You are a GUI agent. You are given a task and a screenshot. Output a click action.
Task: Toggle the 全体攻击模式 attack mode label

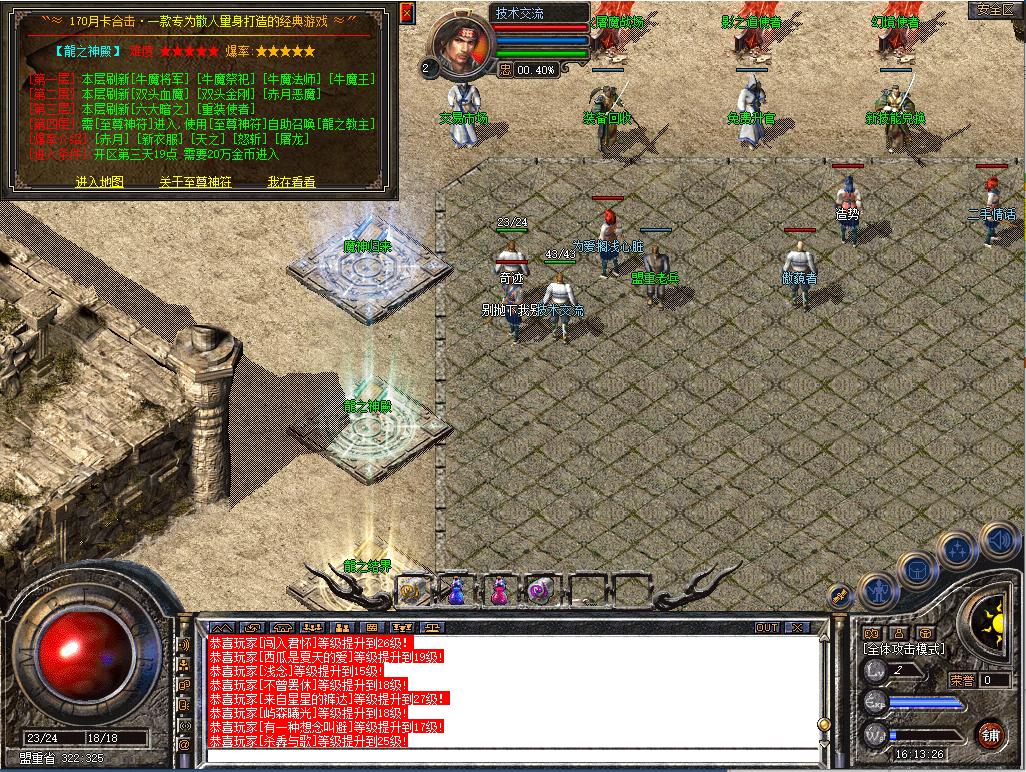904,649
